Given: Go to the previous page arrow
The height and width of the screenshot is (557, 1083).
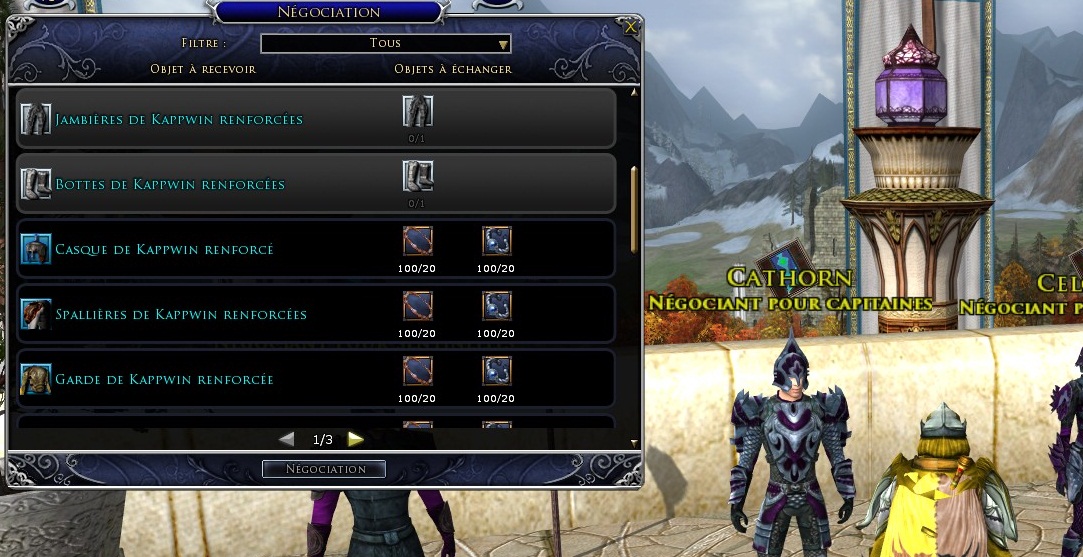Looking at the screenshot, I should coord(287,439).
